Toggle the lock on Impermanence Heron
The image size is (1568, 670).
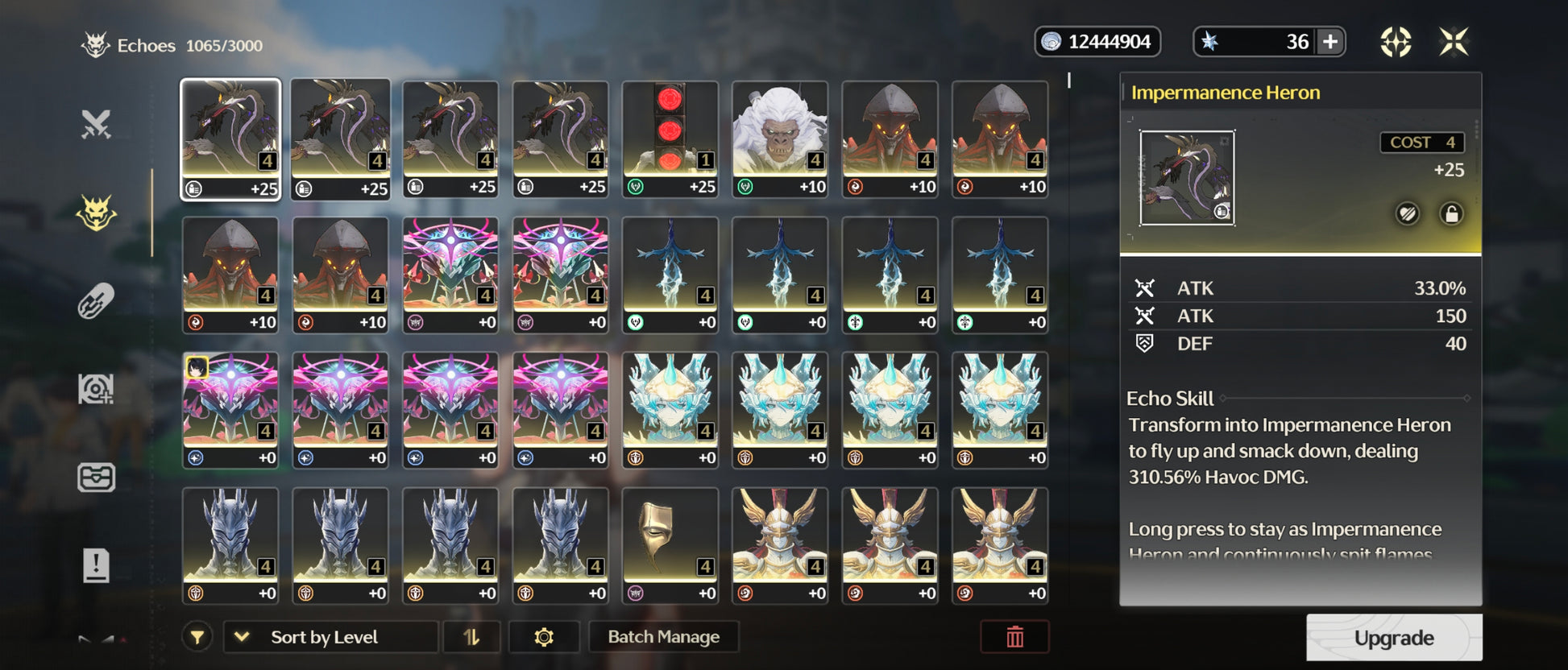coord(1451,214)
